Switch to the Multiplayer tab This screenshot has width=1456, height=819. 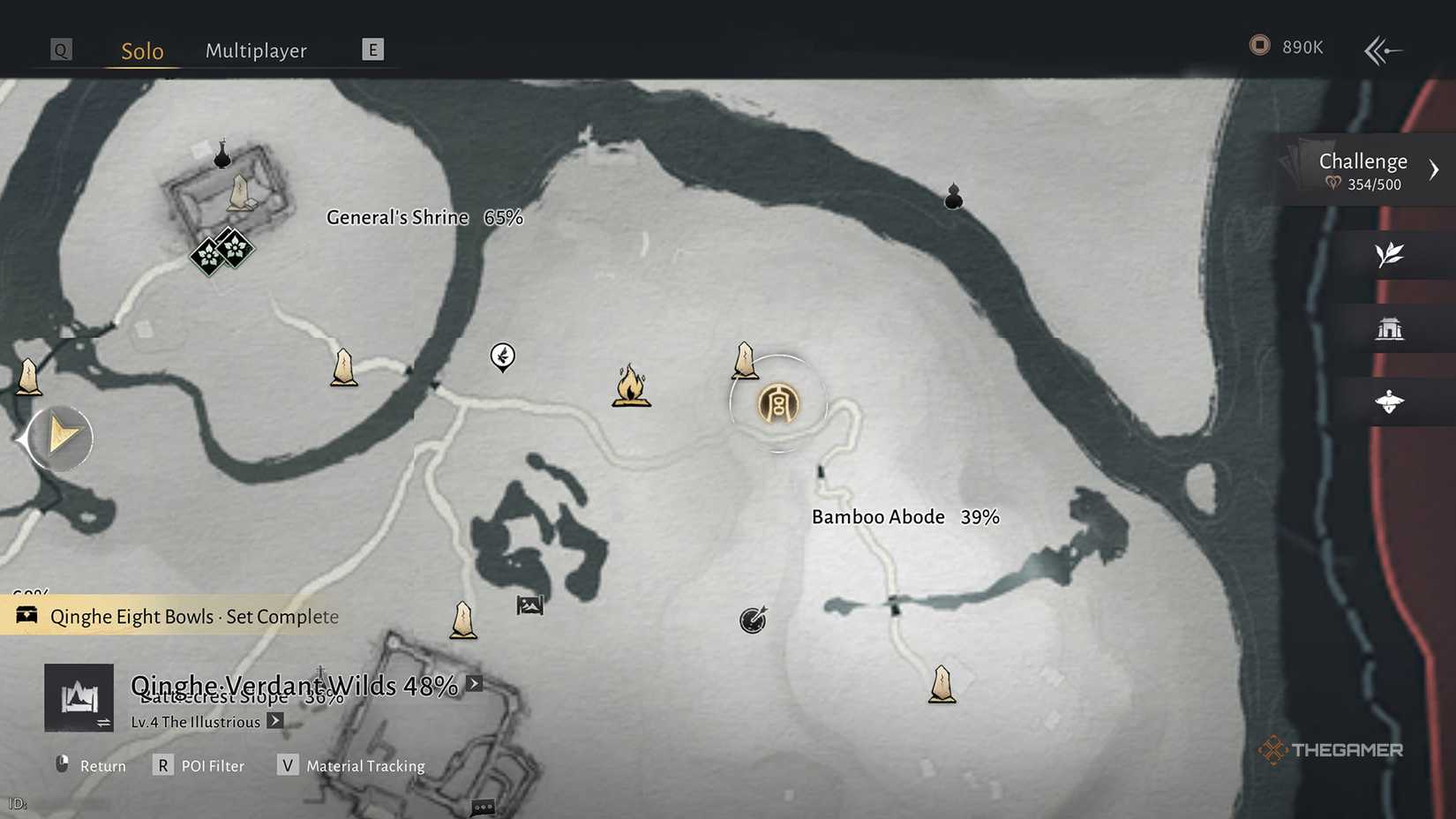(x=256, y=50)
